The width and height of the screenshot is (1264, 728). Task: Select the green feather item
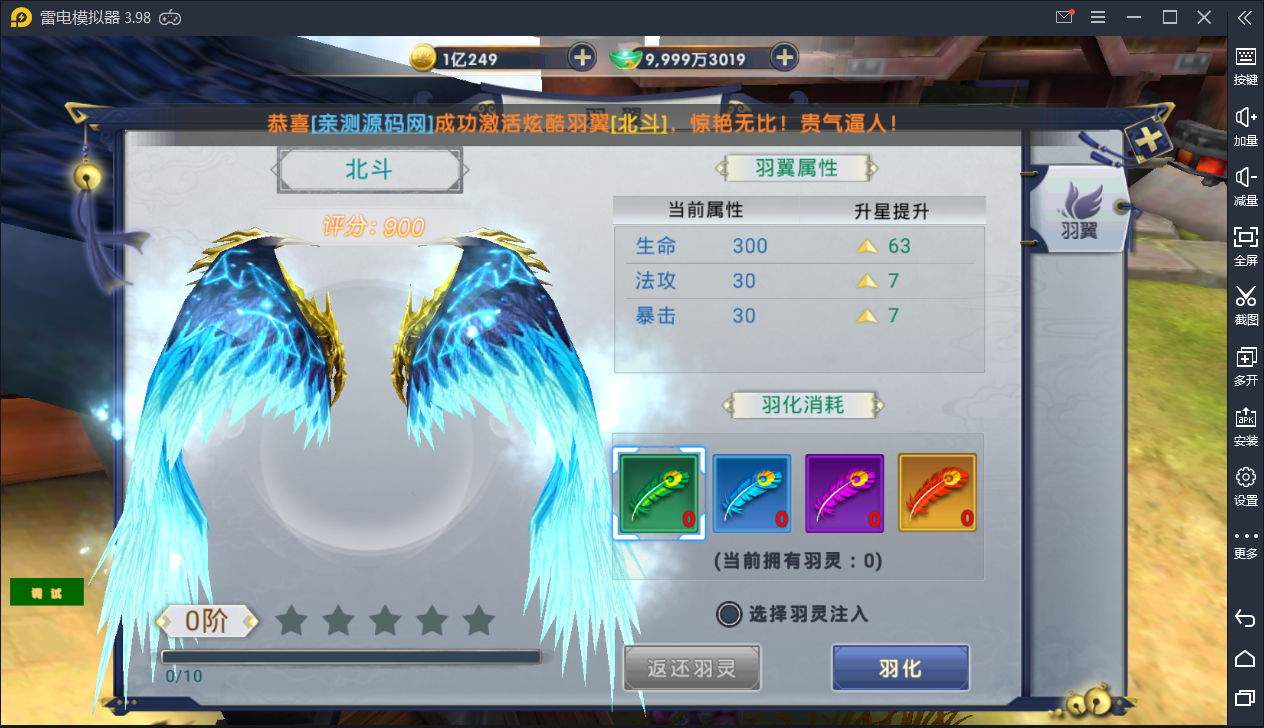click(x=658, y=492)
